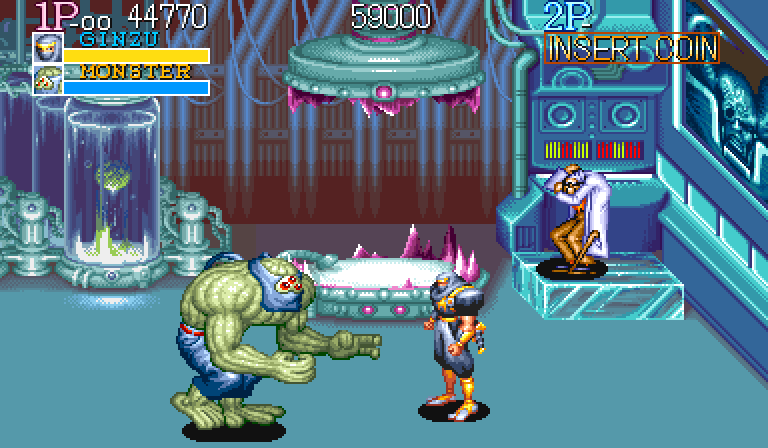This screenshot has height=448, width=768.
Task: Click the 2P Insert Coin box
Action: pos(632,48)
